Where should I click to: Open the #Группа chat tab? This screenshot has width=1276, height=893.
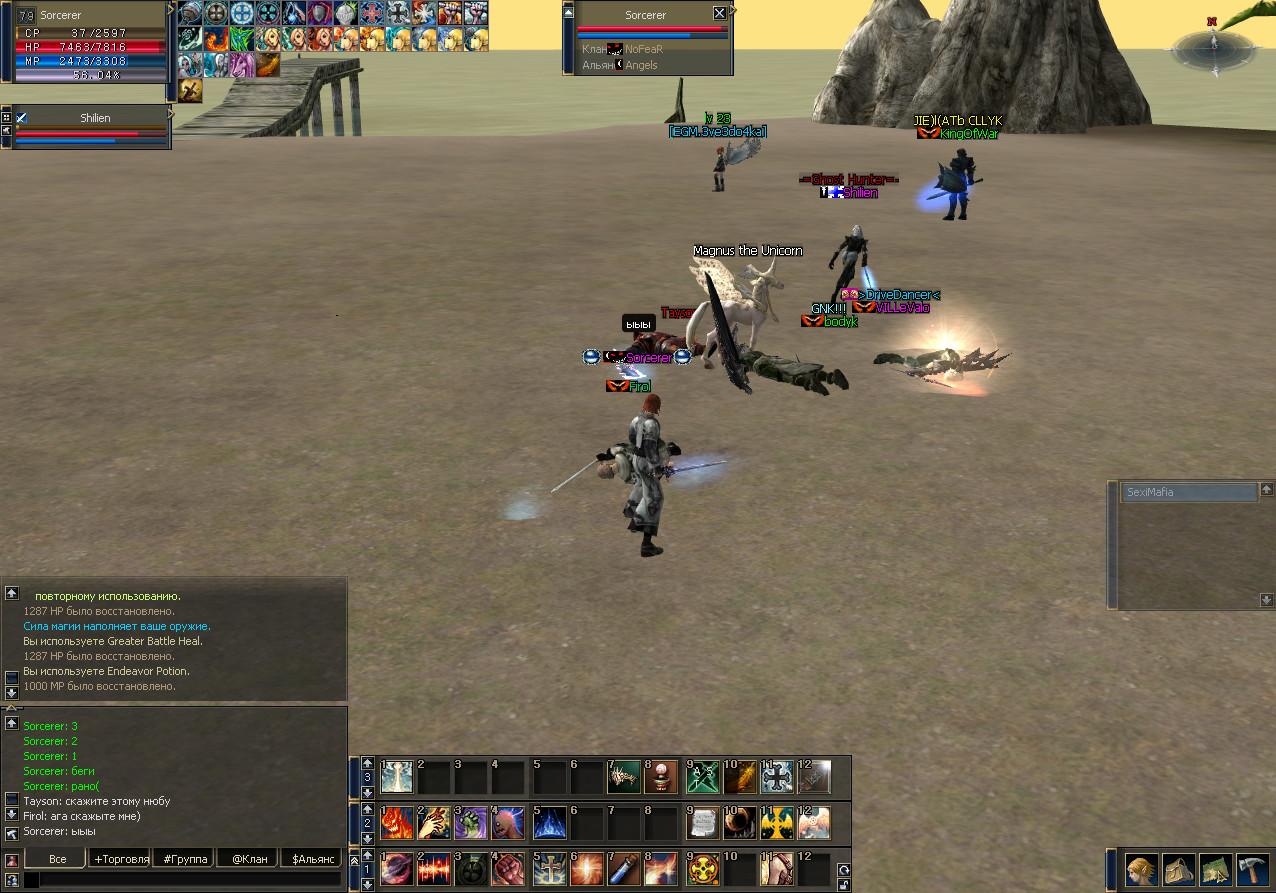click(185, 859)
